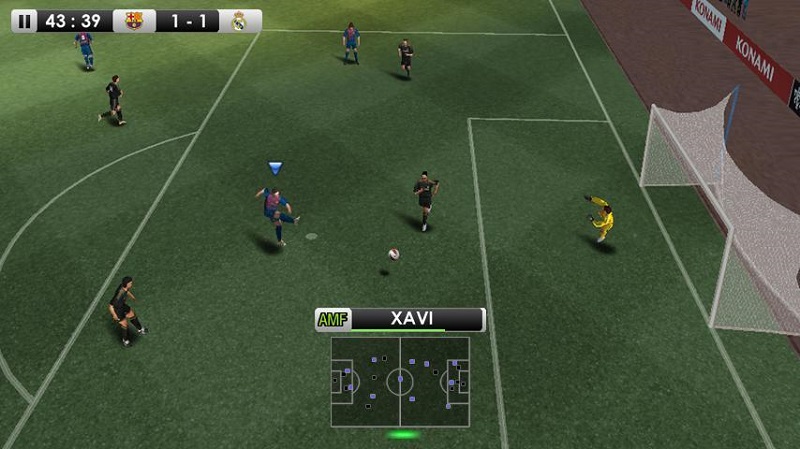Tap the XAVI player name panel
This screenshot has width=800, height=449.
(400, 320)
